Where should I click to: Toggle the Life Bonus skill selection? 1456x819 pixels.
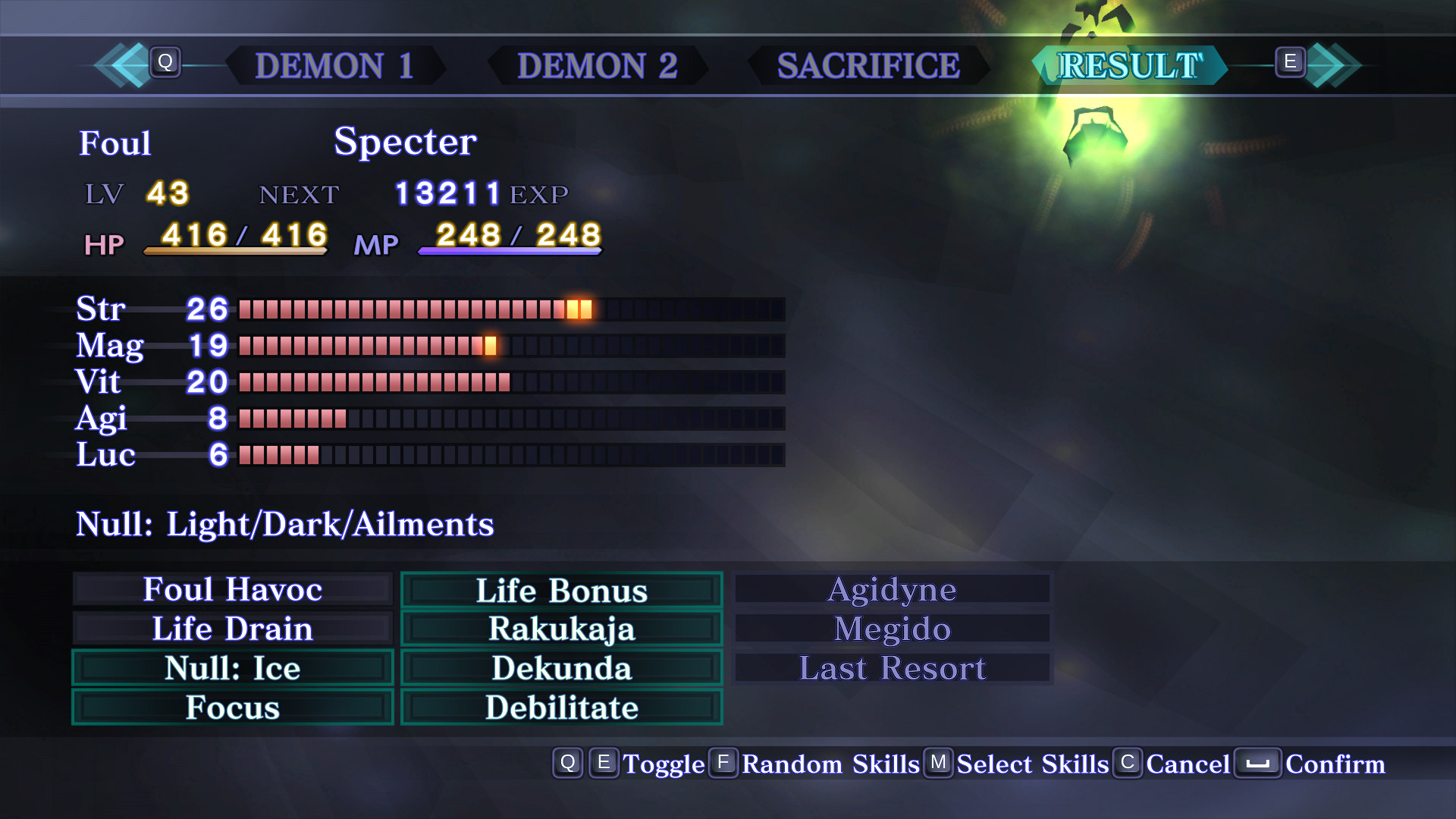[560, 590]
